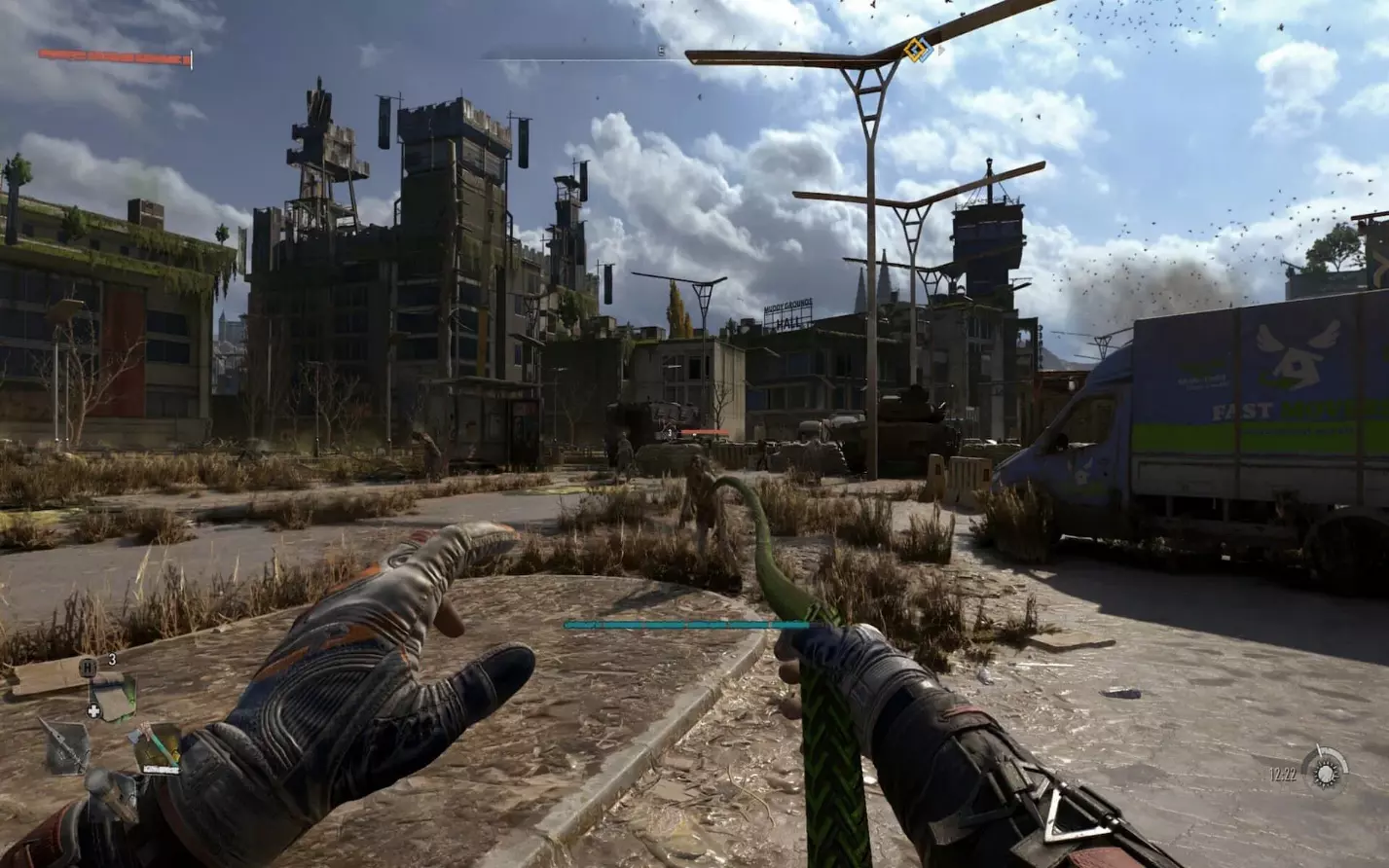Screen dimensions: 1389x868
Task: Select the equipped green axe quick slot
Action: 159,742
